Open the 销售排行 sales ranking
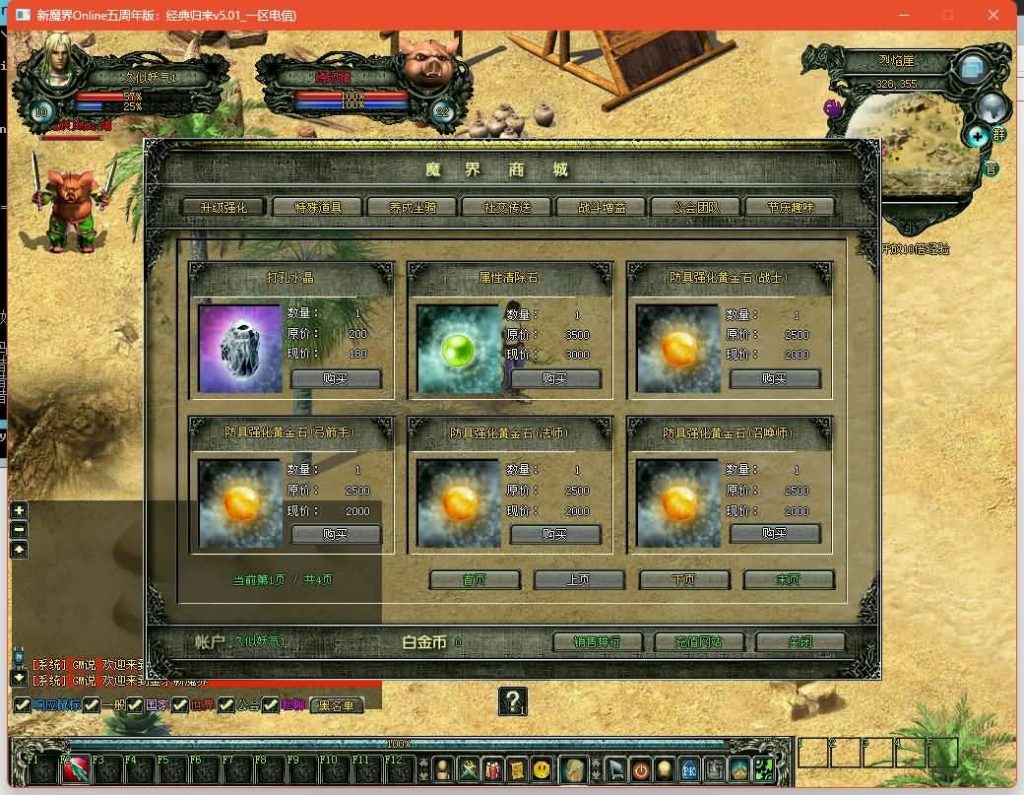The image size is (1024, 795). 597,642
